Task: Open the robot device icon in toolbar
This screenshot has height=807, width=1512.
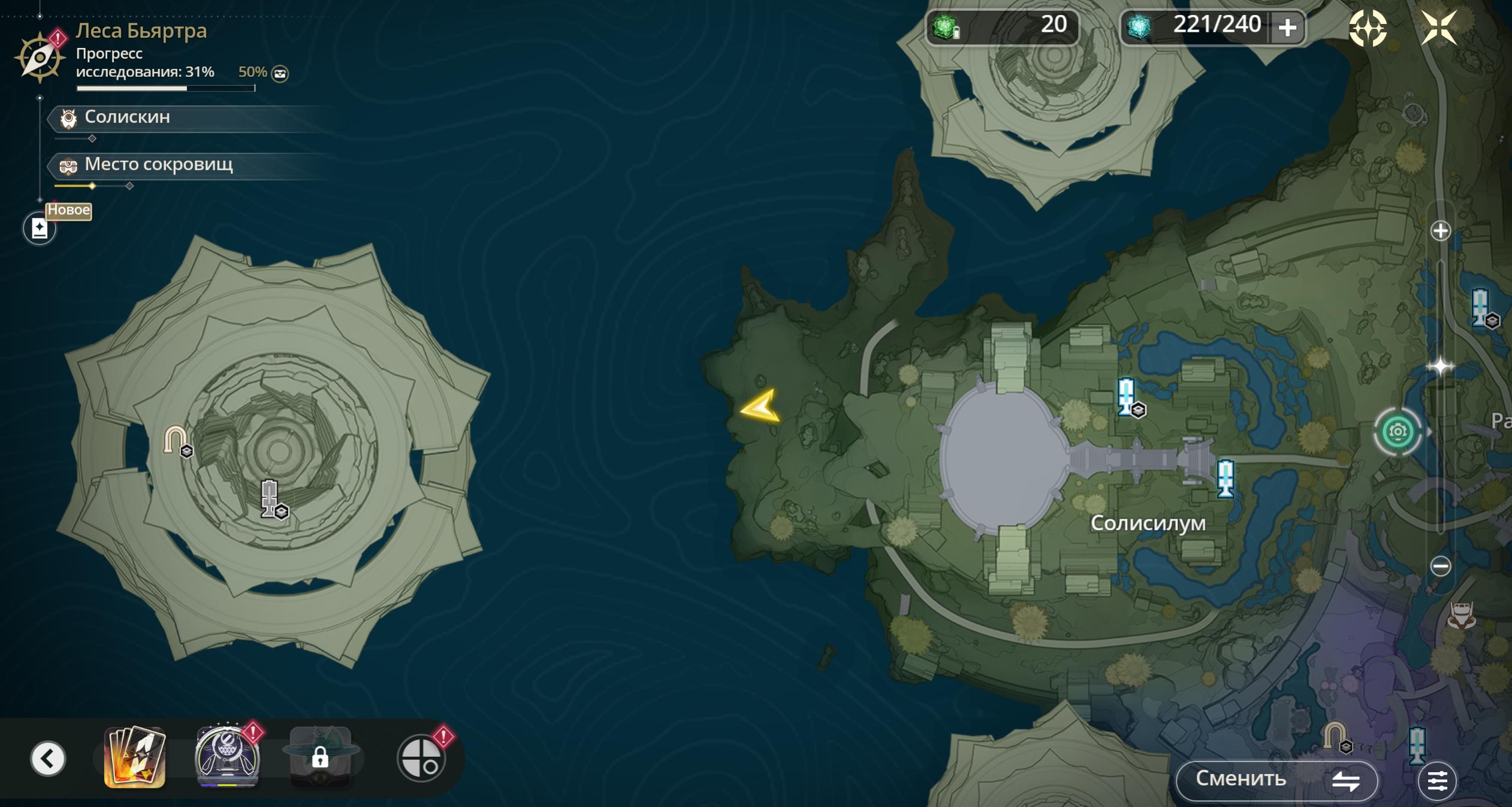Action: pos(227,758)
